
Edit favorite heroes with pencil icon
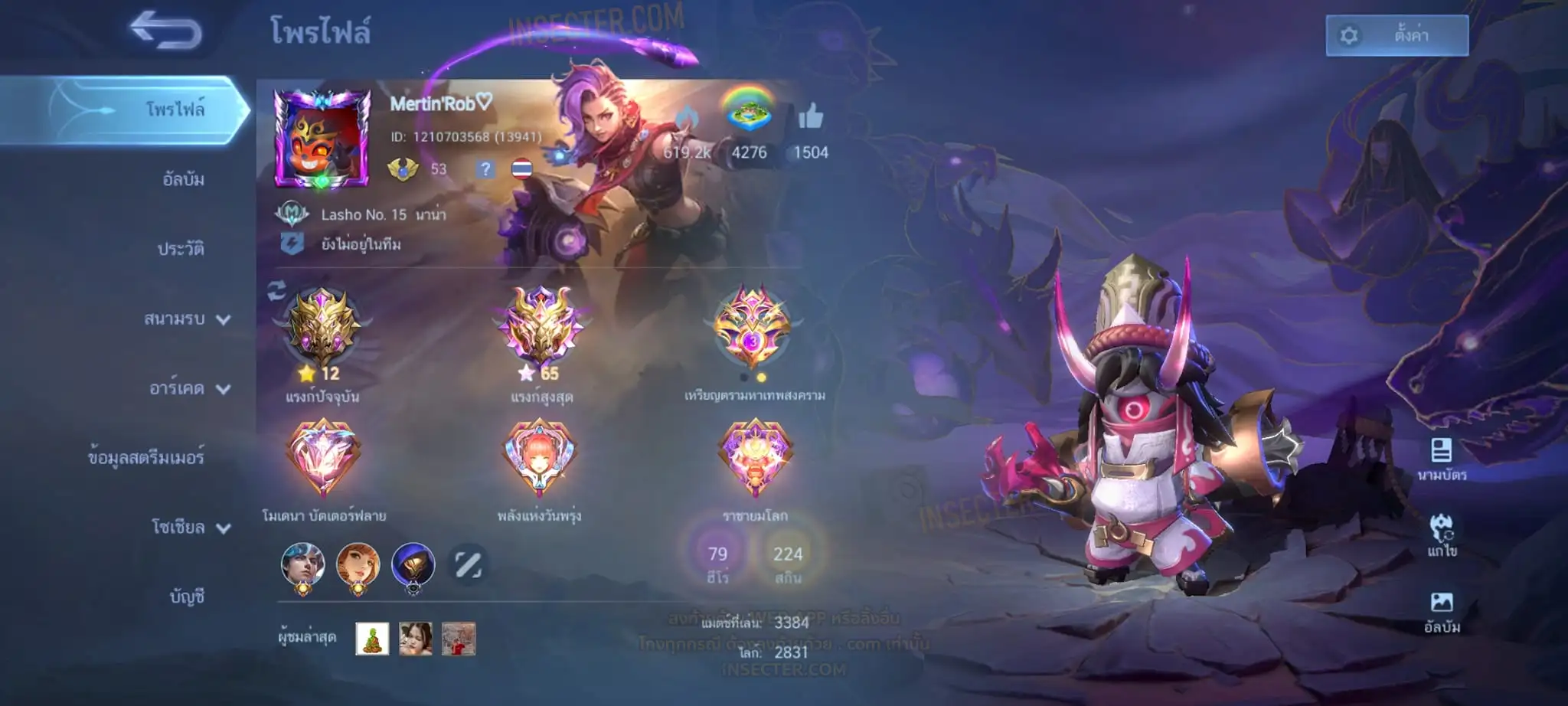pos(468,566)
